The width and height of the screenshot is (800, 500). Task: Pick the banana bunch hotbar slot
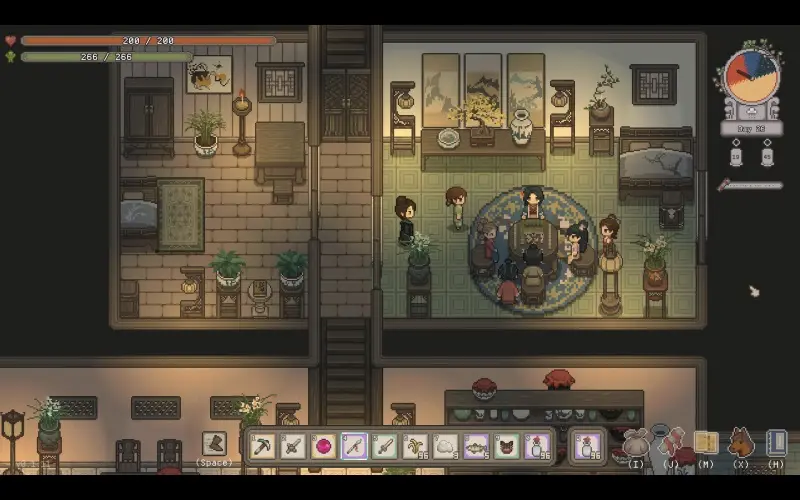click(x=415, y=446)
